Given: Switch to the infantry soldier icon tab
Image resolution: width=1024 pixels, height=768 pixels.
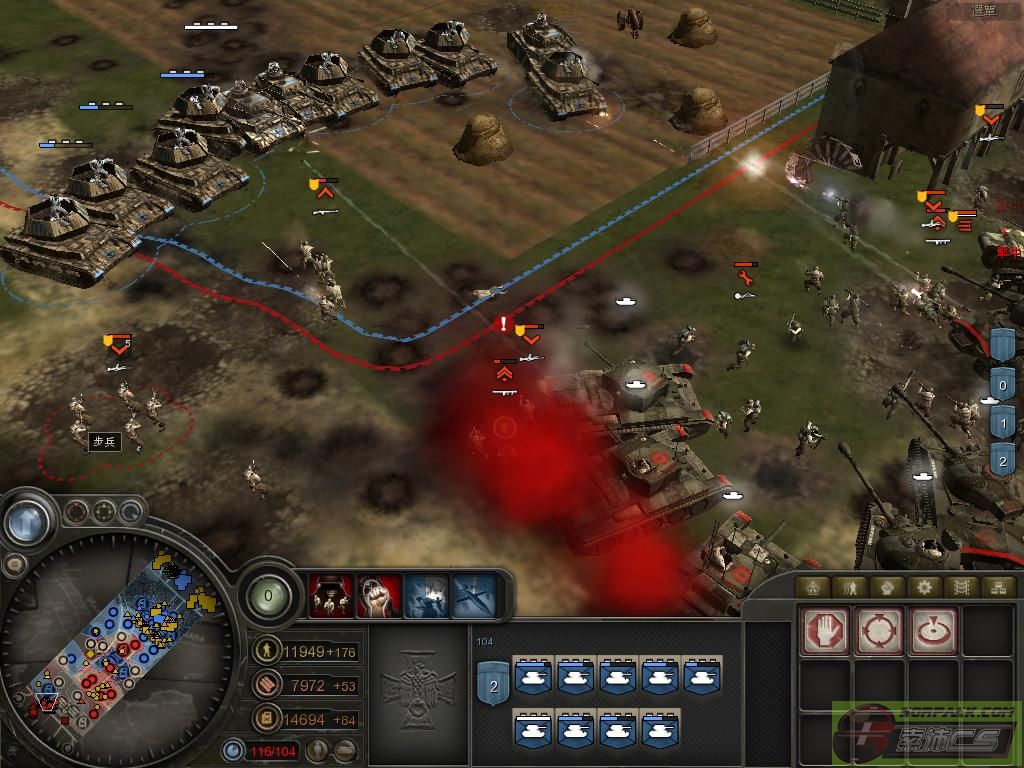Looking at the screenshot, I should coord(850,587).
